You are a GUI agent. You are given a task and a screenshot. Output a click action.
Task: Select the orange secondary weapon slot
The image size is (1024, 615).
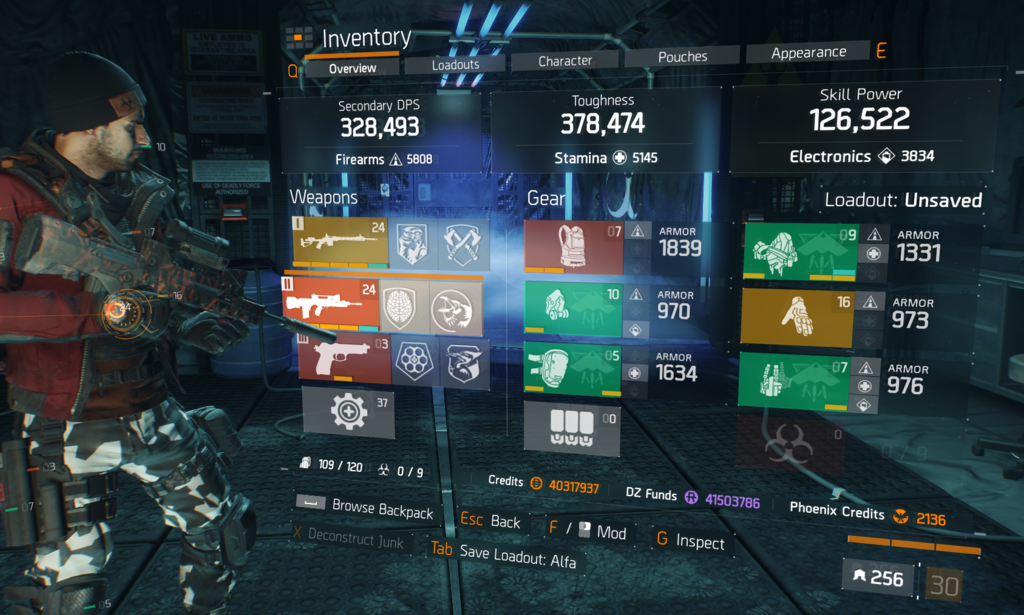click(331, 305)
